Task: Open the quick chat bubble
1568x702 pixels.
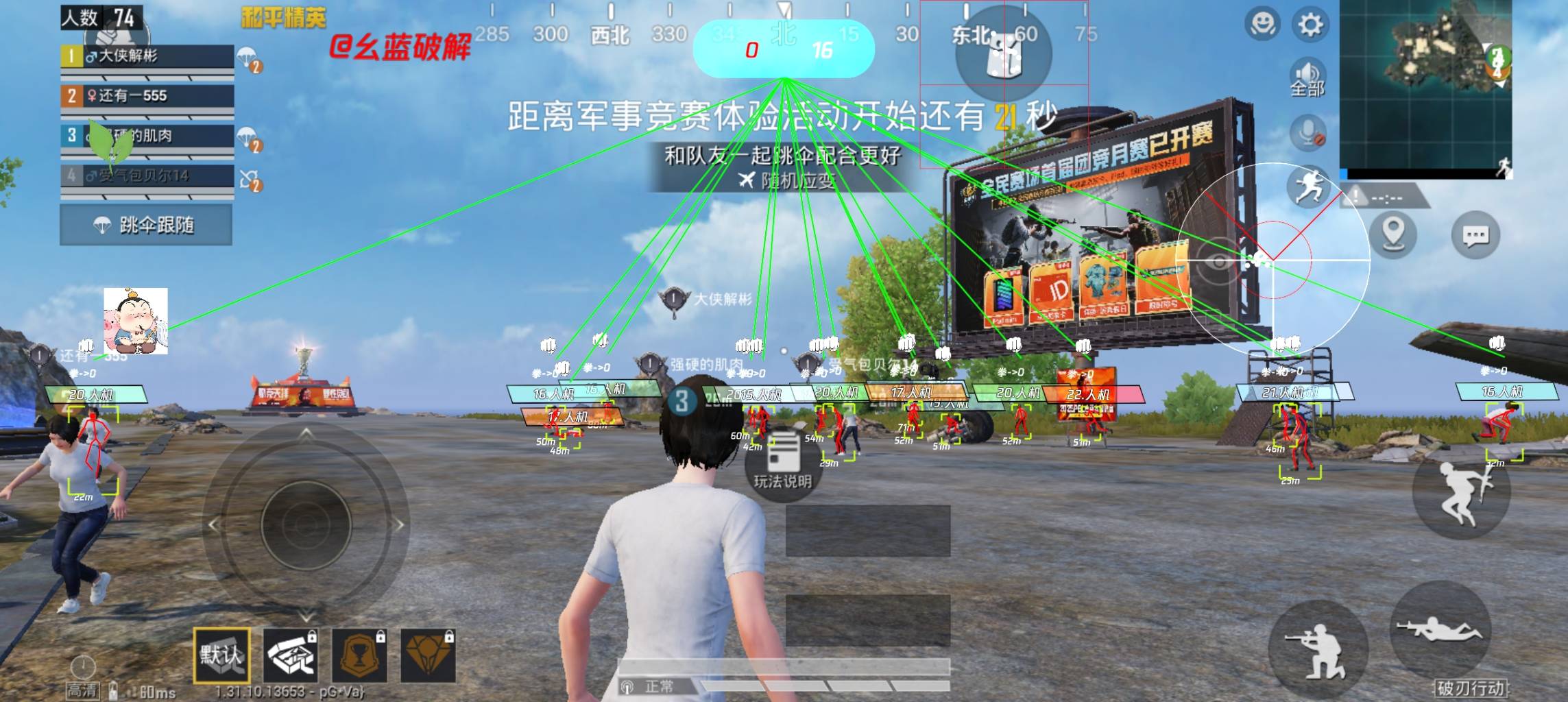Action: point(1475,236)
